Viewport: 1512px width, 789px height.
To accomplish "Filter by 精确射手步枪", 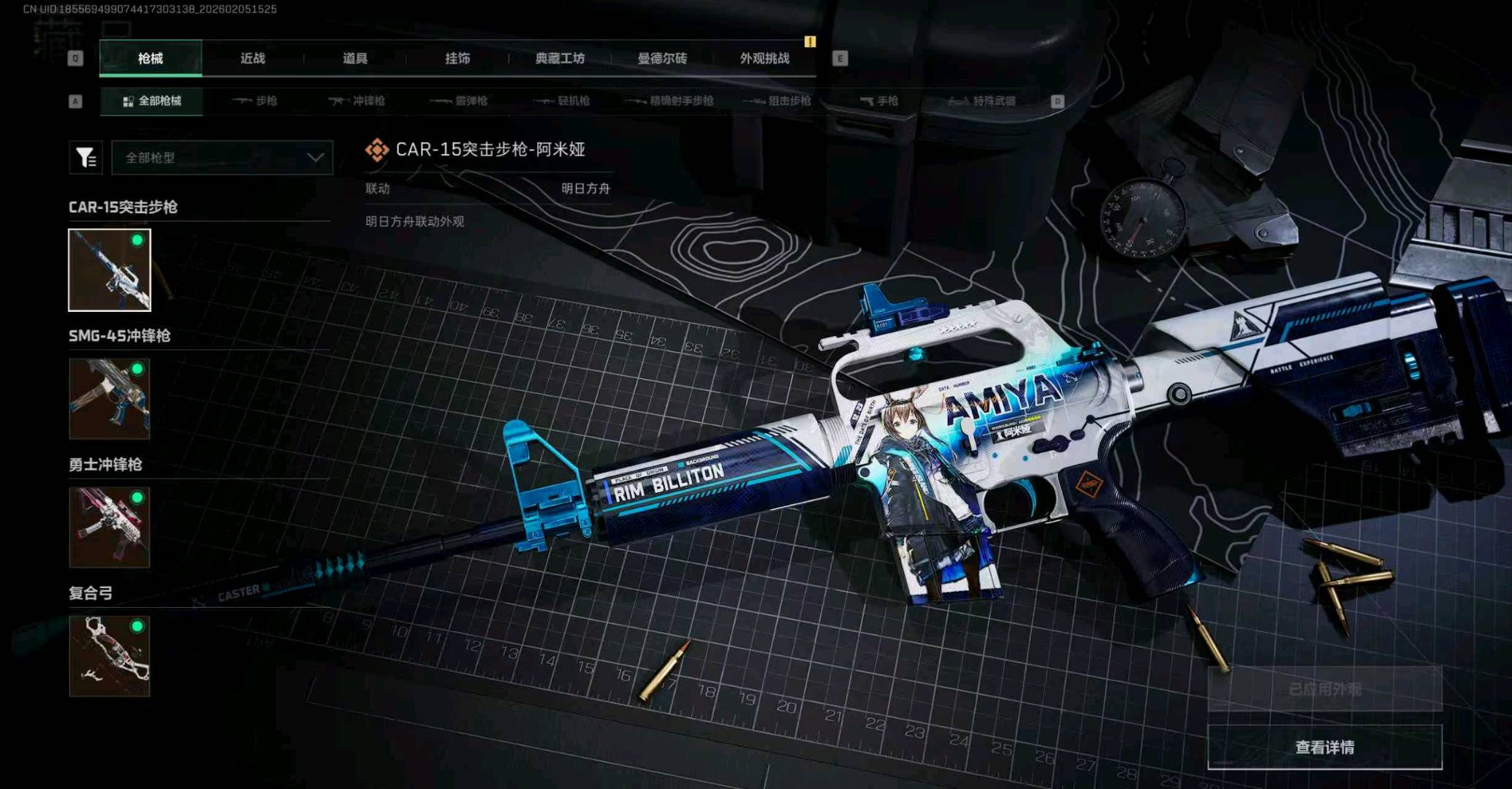I will pos(670,101).
